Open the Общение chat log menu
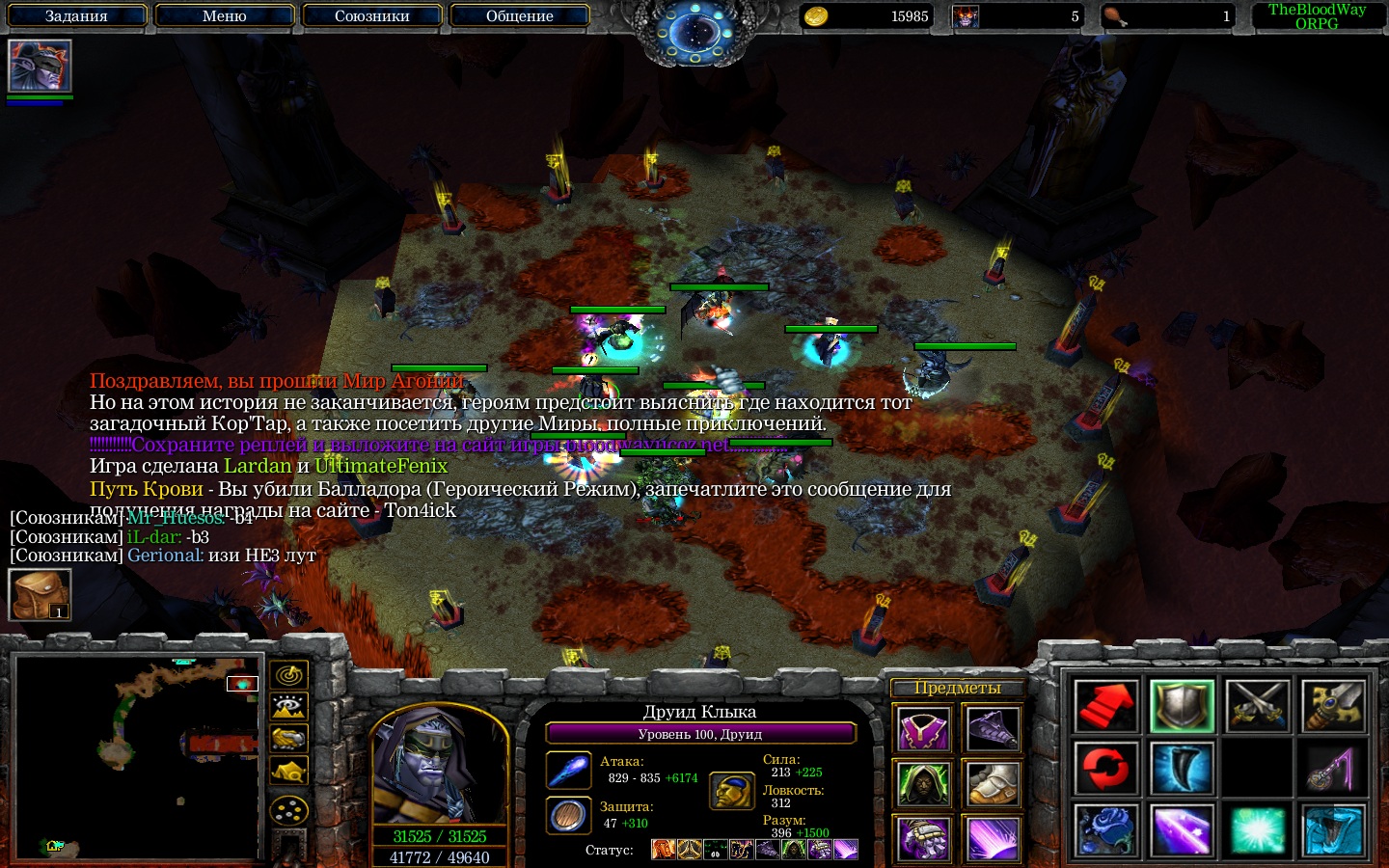 point(520,16)
